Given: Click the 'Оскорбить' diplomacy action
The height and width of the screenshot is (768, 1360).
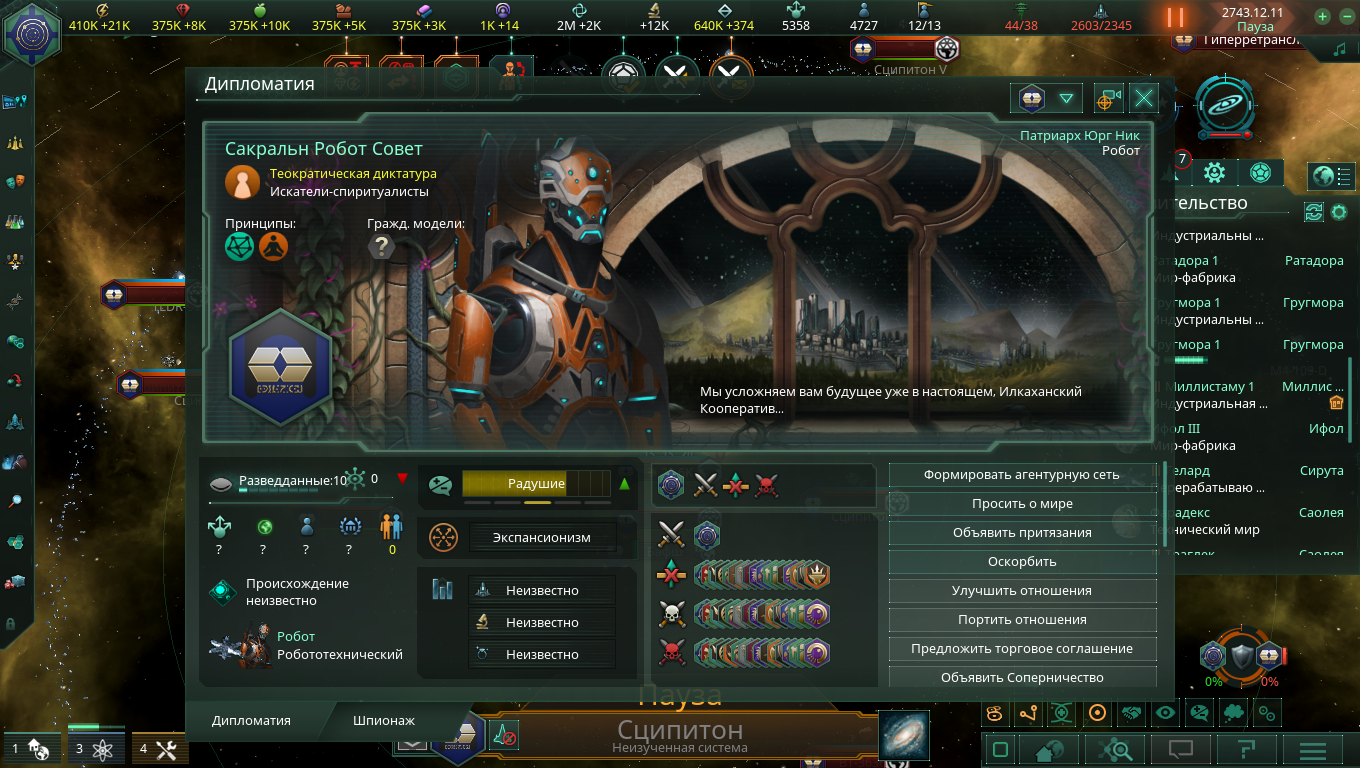Looking at the screenshot, I should pos(1021,562).
